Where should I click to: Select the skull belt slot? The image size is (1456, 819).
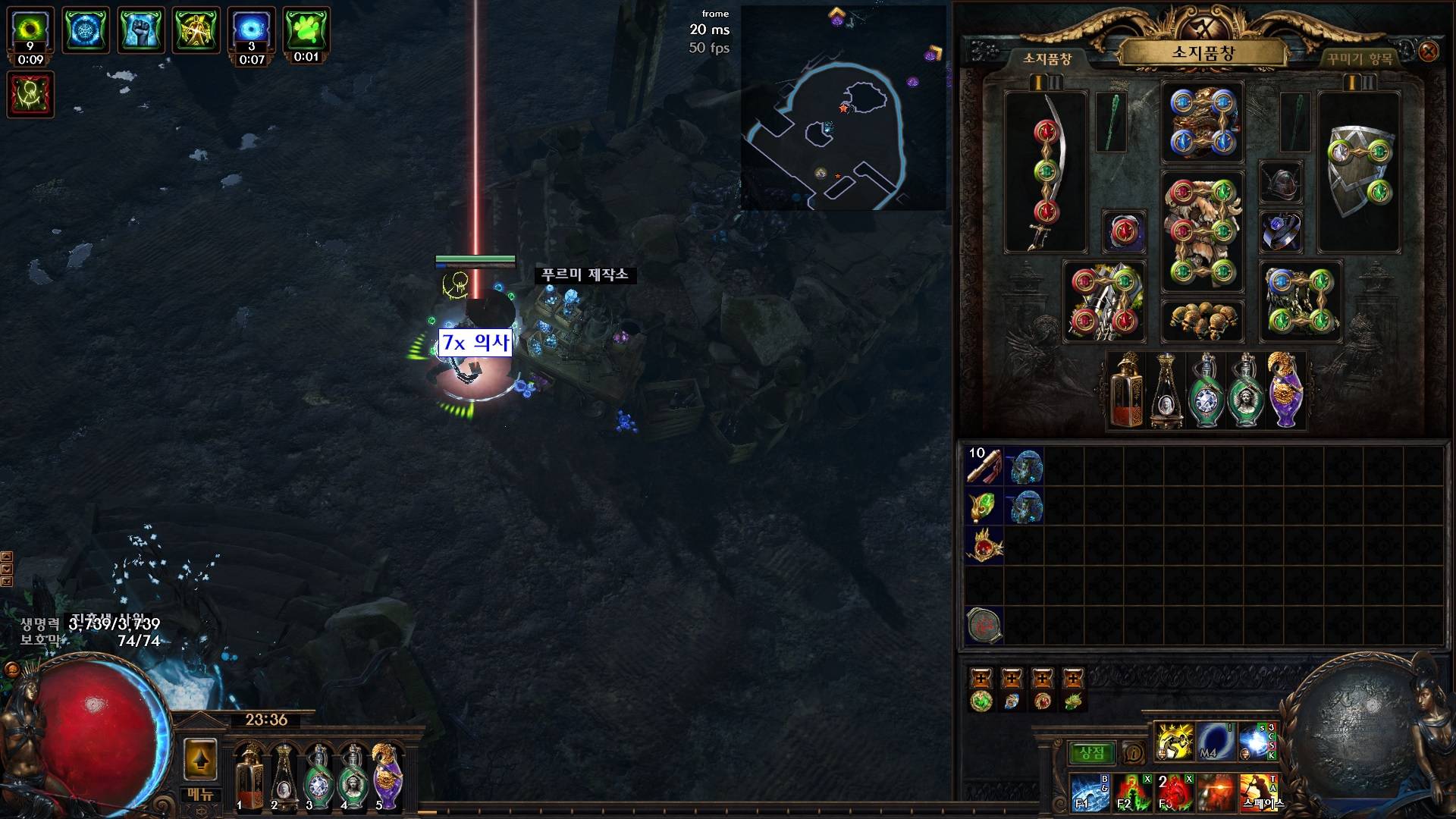pos(1202,320)
